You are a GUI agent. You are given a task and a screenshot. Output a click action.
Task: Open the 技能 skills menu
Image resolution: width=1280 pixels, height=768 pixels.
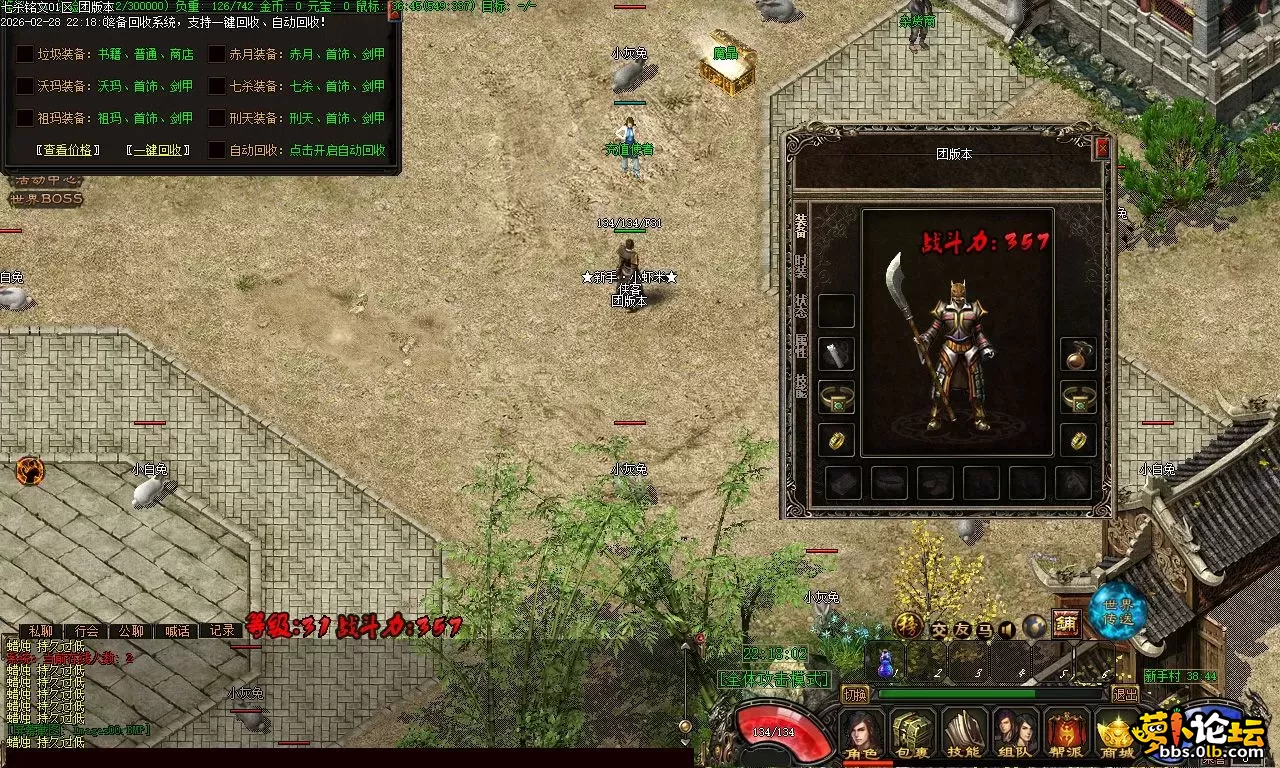point(964,734)
